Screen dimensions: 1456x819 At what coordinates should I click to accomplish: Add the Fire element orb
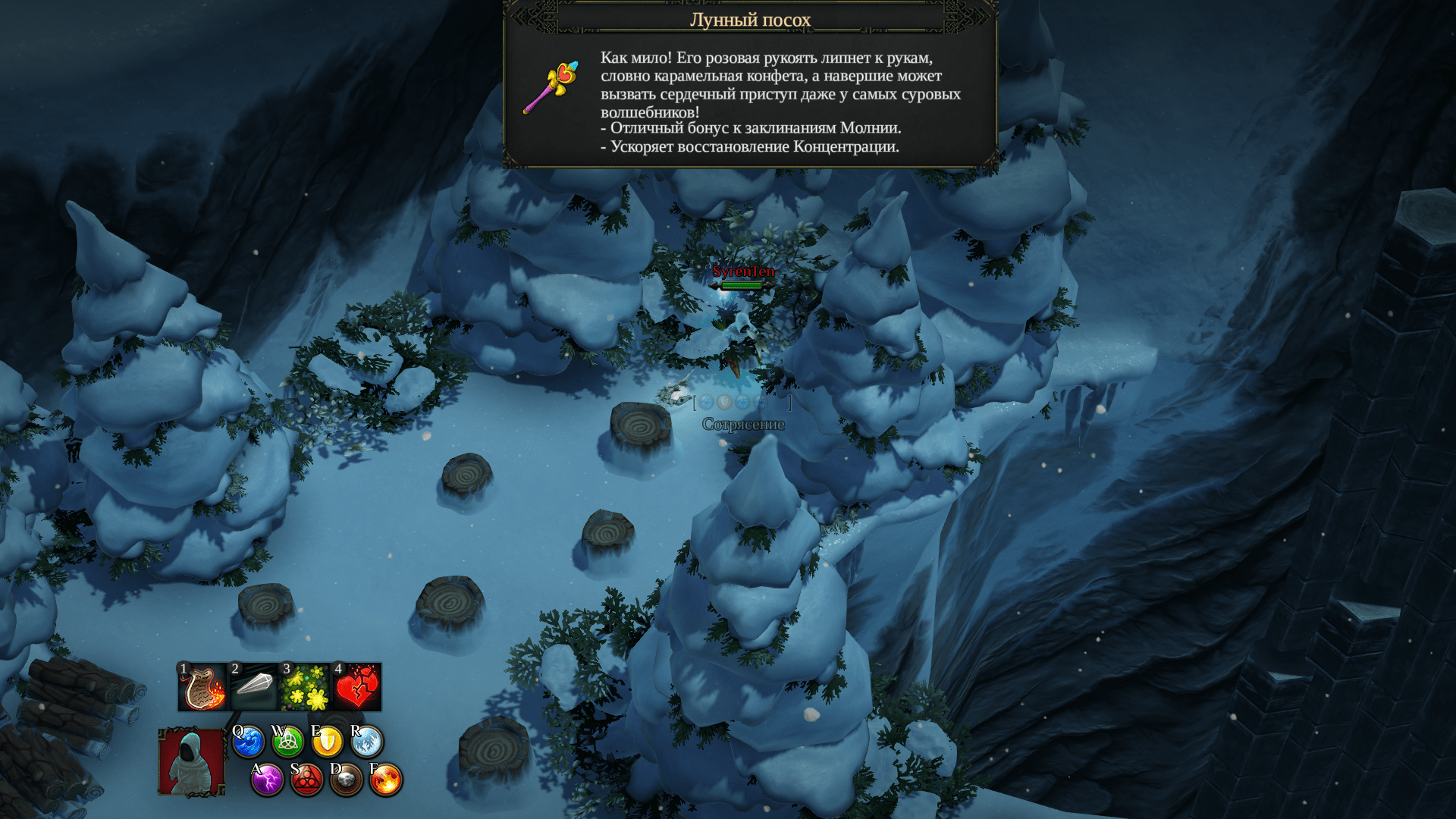click(x=385, y=780)
